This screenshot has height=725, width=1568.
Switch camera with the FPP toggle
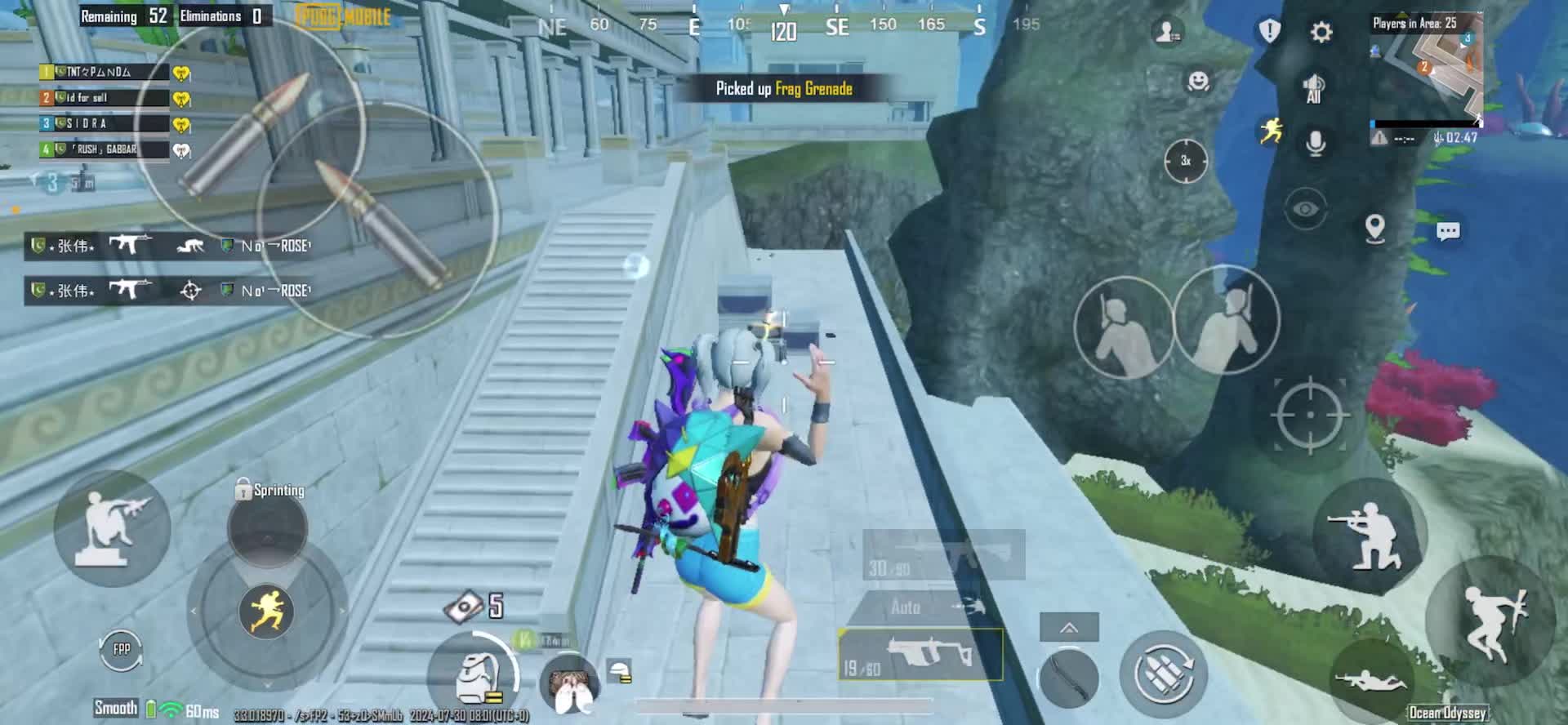click(x=122, y=650)
